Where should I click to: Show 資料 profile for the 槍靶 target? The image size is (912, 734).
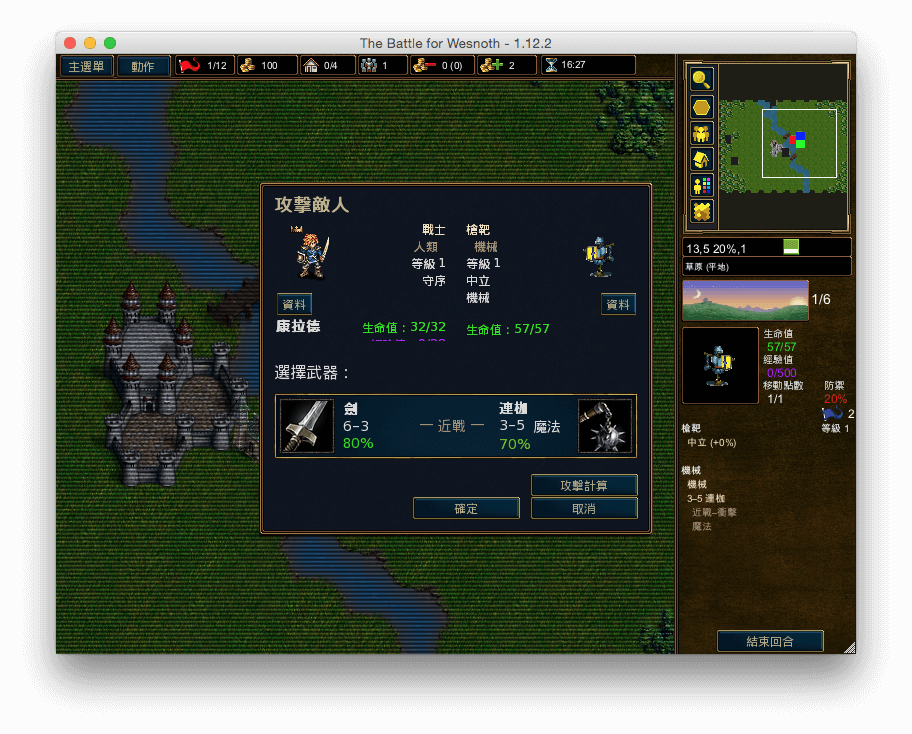click(618, 304)
